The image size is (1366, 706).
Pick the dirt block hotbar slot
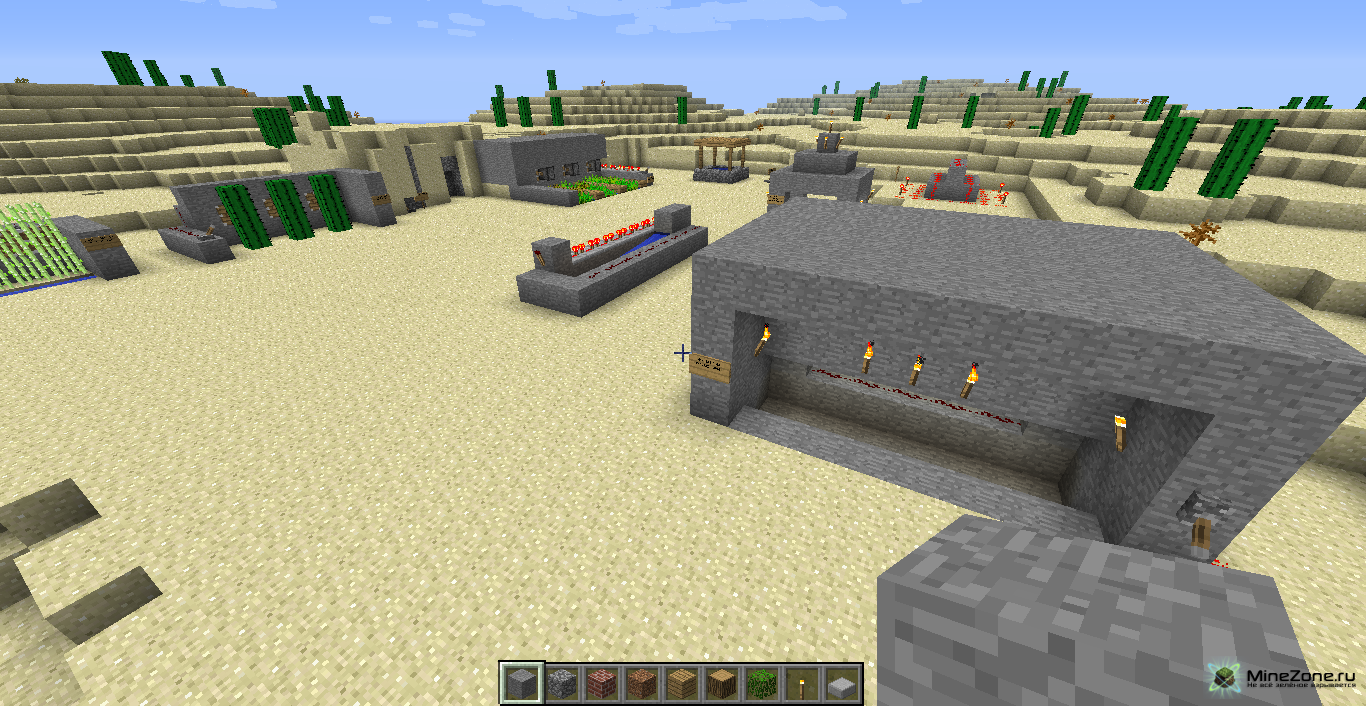[640, 684]
